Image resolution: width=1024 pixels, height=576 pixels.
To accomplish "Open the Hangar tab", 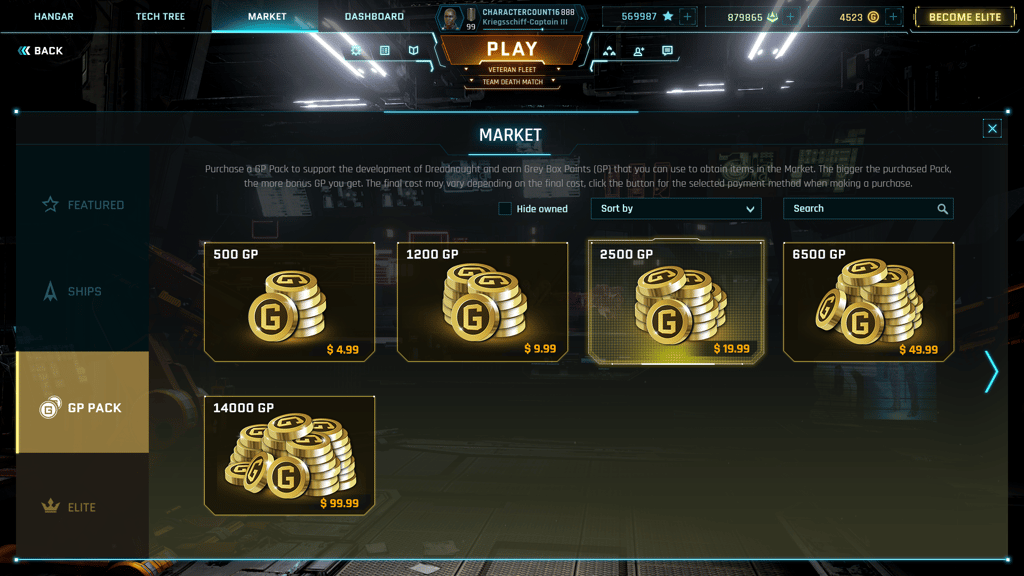I will 54,17.
